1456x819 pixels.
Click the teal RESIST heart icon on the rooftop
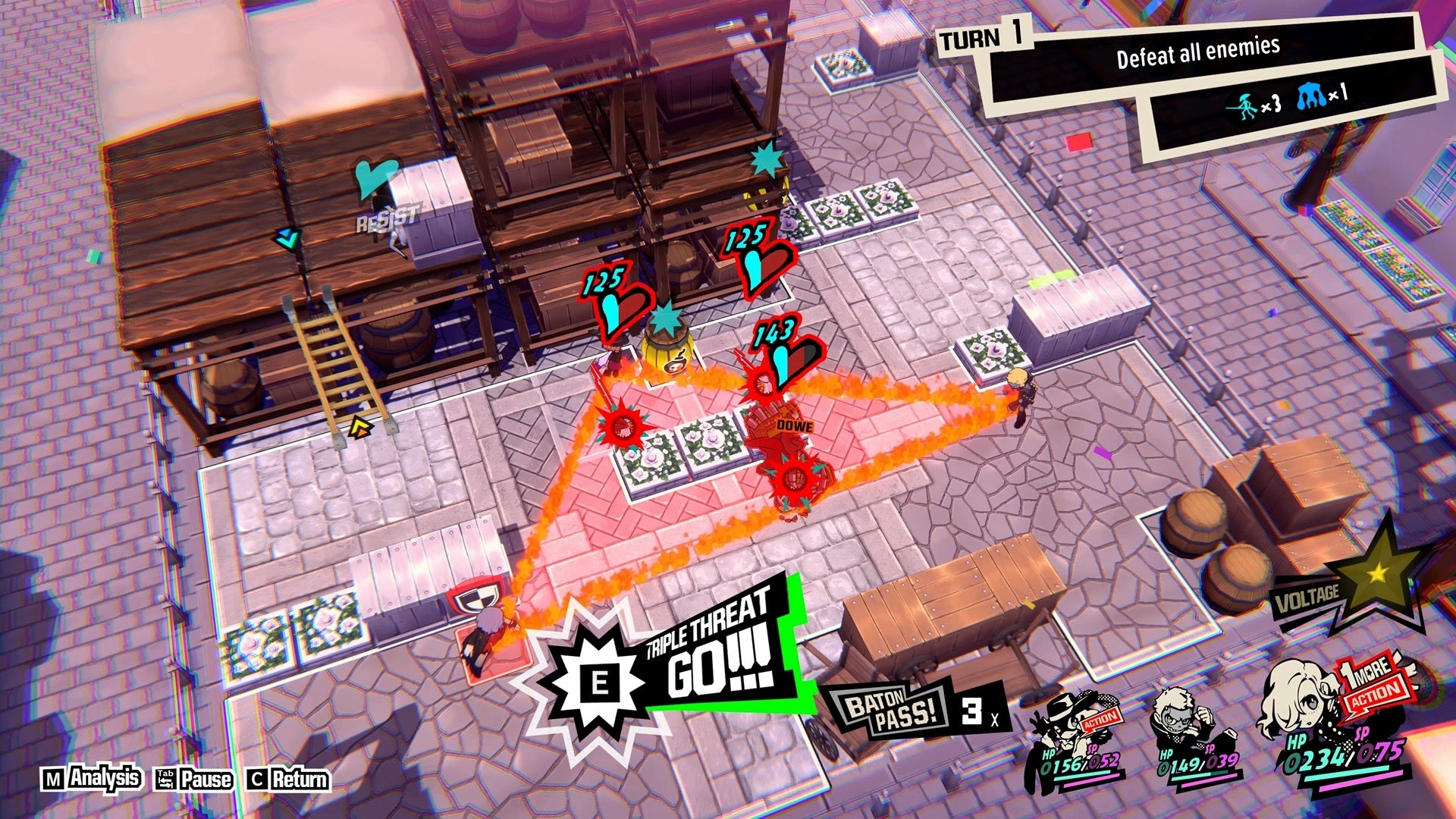pyautogui.click(x=375, y=178)
